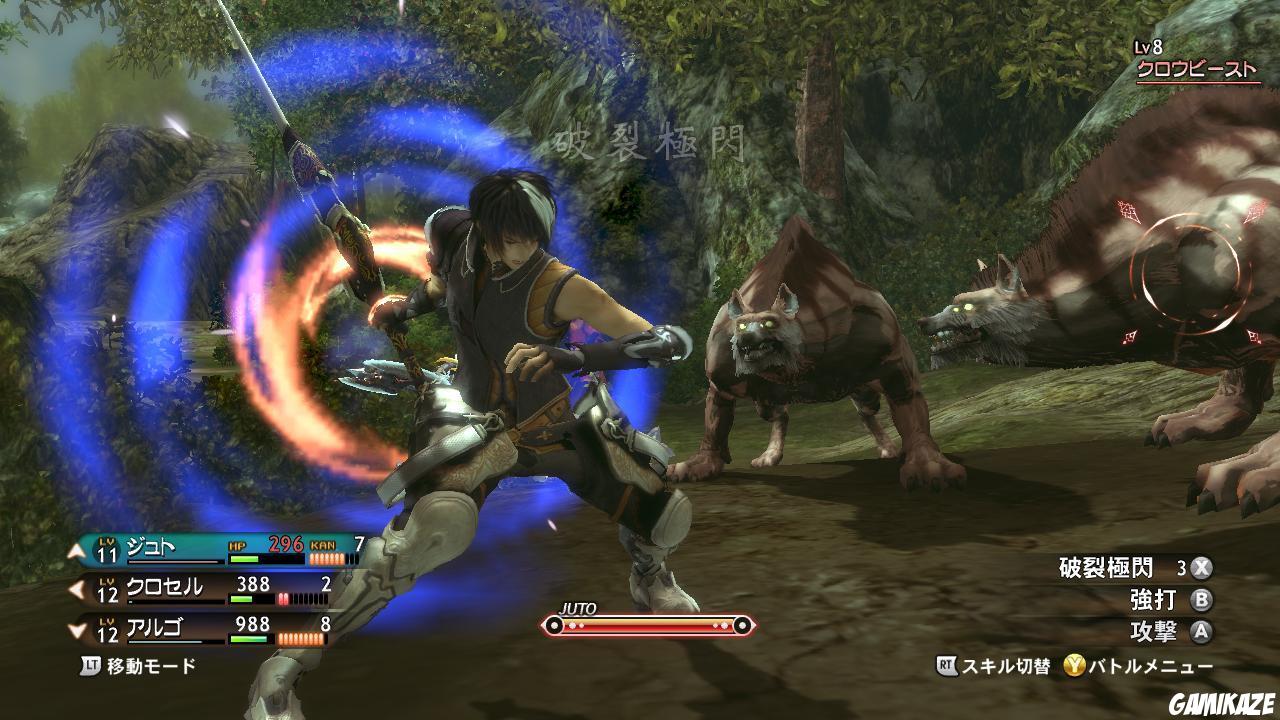Choose the 強打 strong attack command
The width and height of the screenshot is (1280, 720).
click(1156, 600)
